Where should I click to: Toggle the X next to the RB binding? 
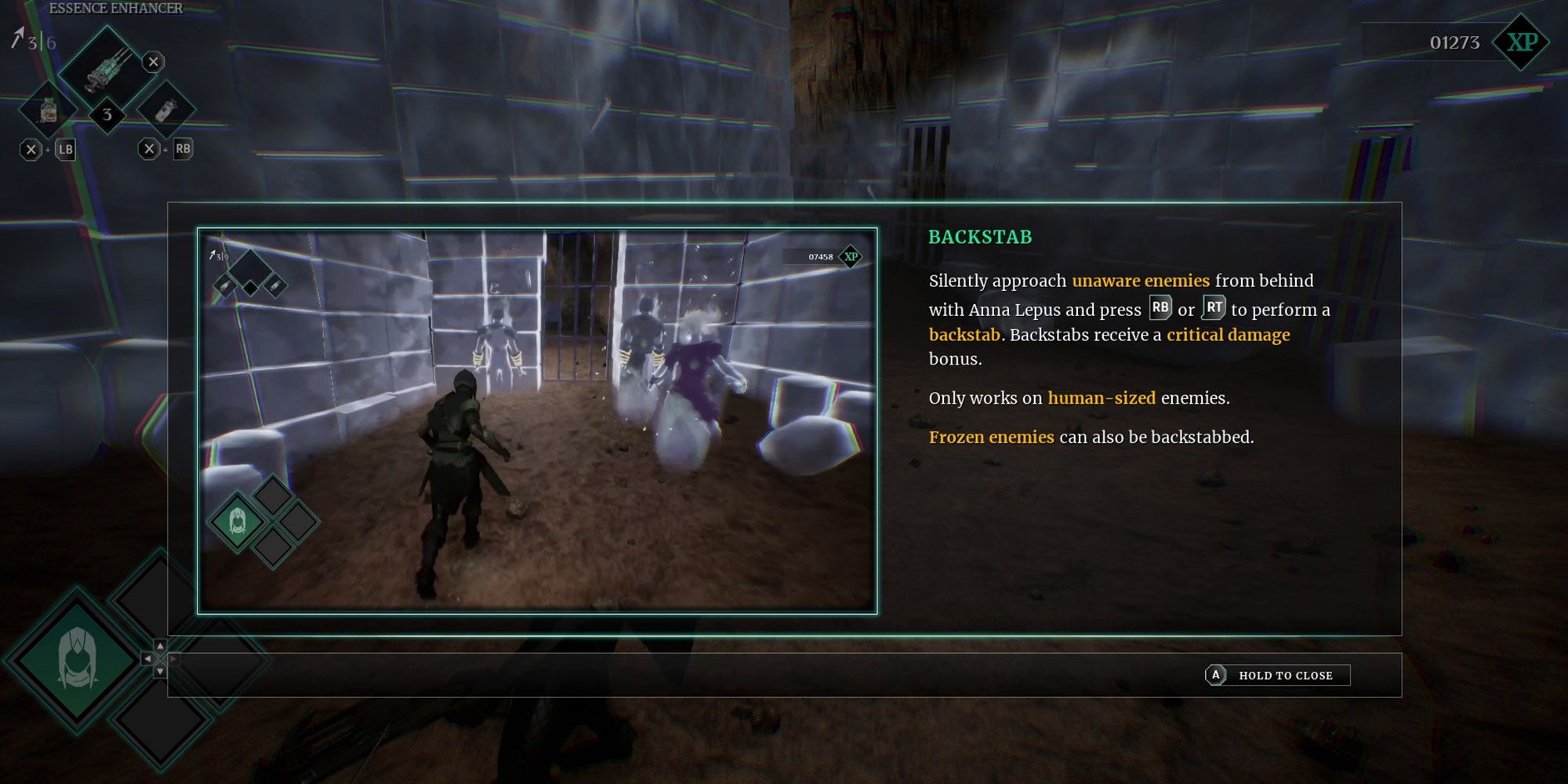point(149,150)
